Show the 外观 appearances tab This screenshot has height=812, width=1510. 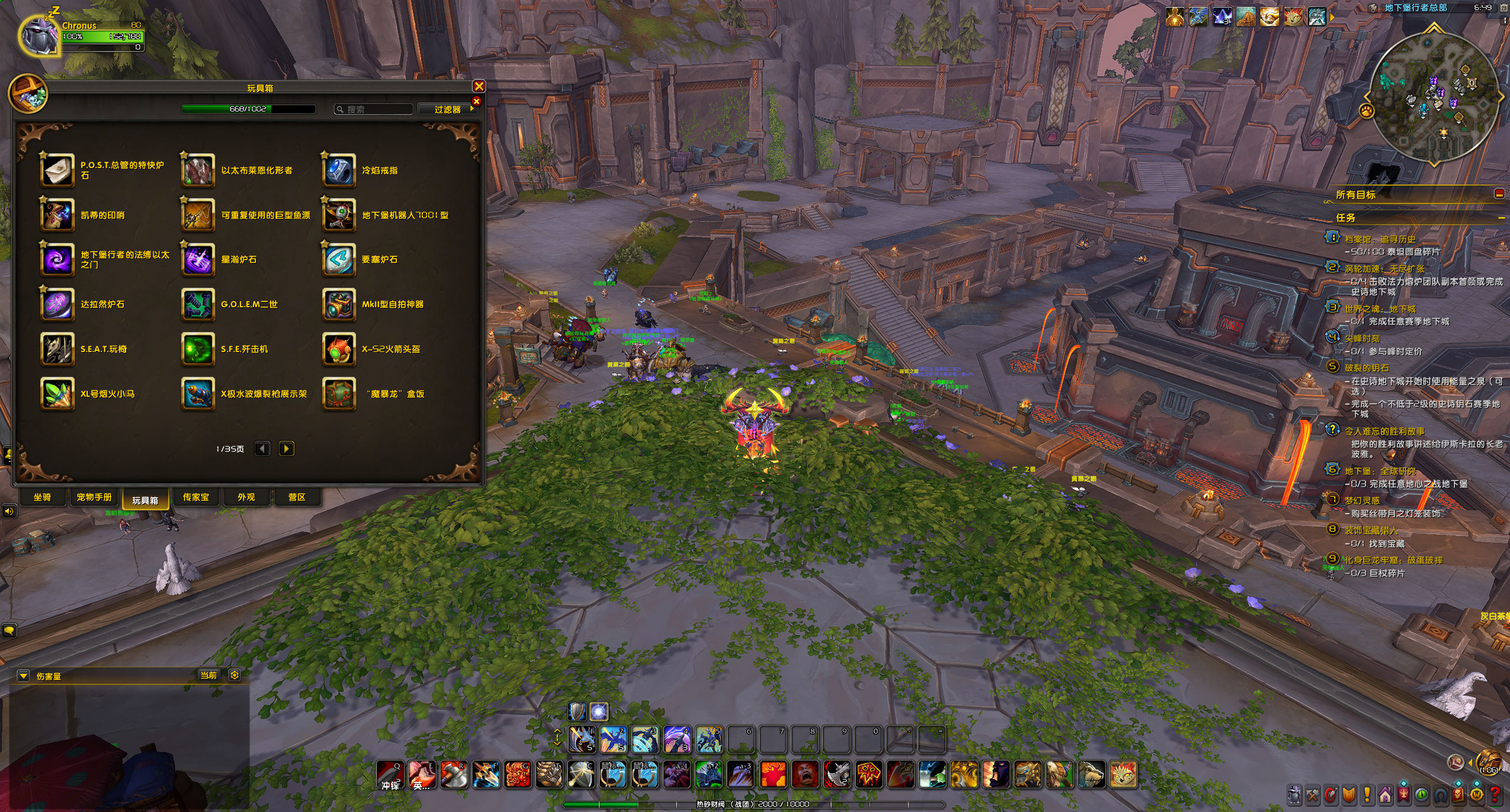[246, 497]
